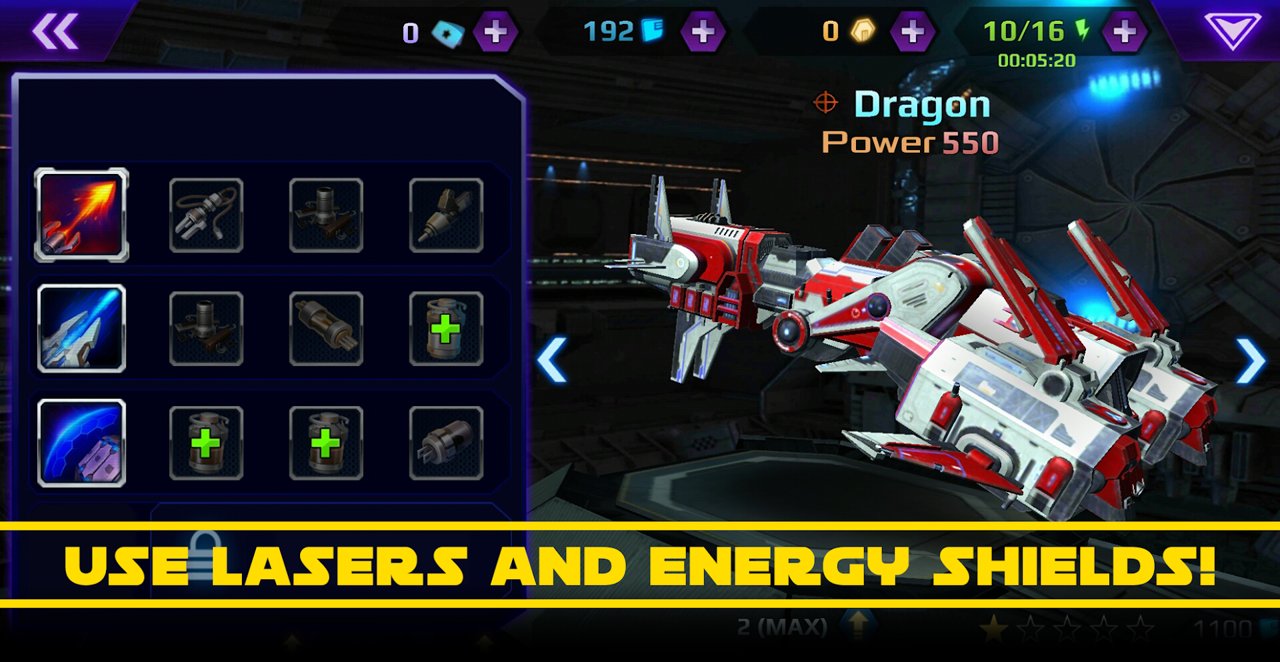Add more ticket currency with plus

(x=495, y=32)
